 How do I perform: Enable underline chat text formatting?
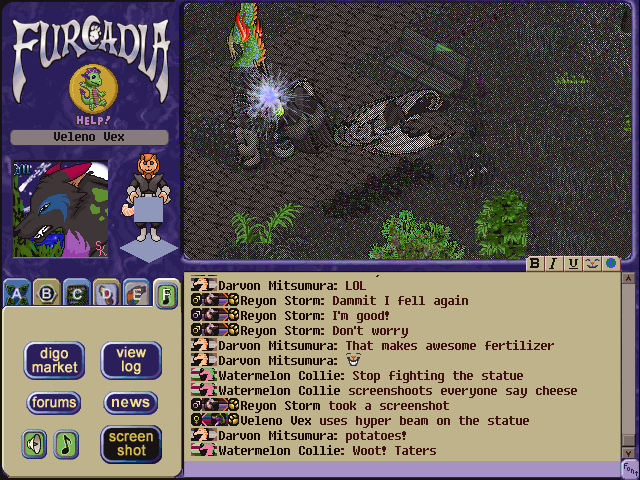(x=572, y=264)
